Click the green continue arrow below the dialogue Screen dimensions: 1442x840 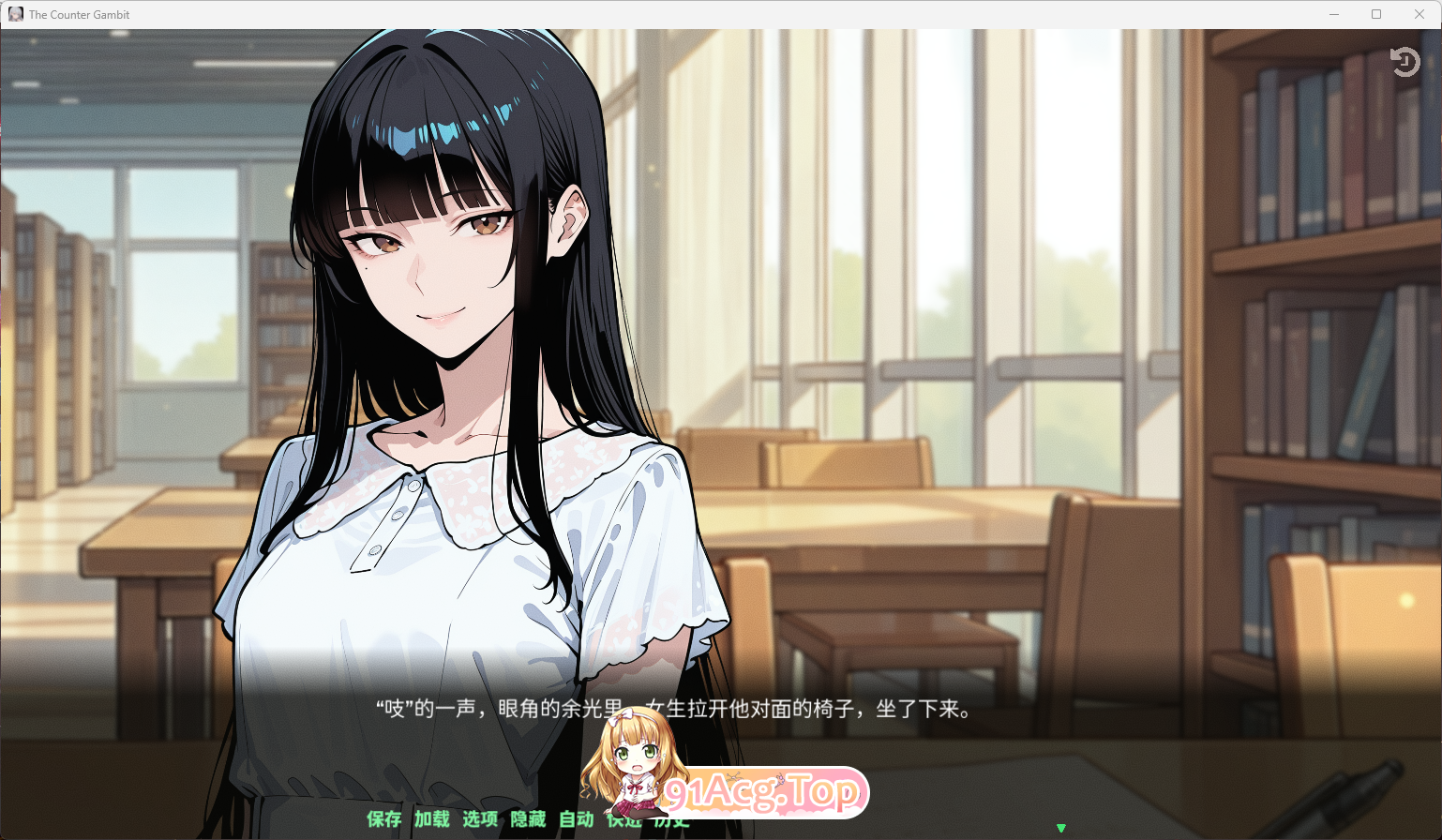tap(1061, 829)
